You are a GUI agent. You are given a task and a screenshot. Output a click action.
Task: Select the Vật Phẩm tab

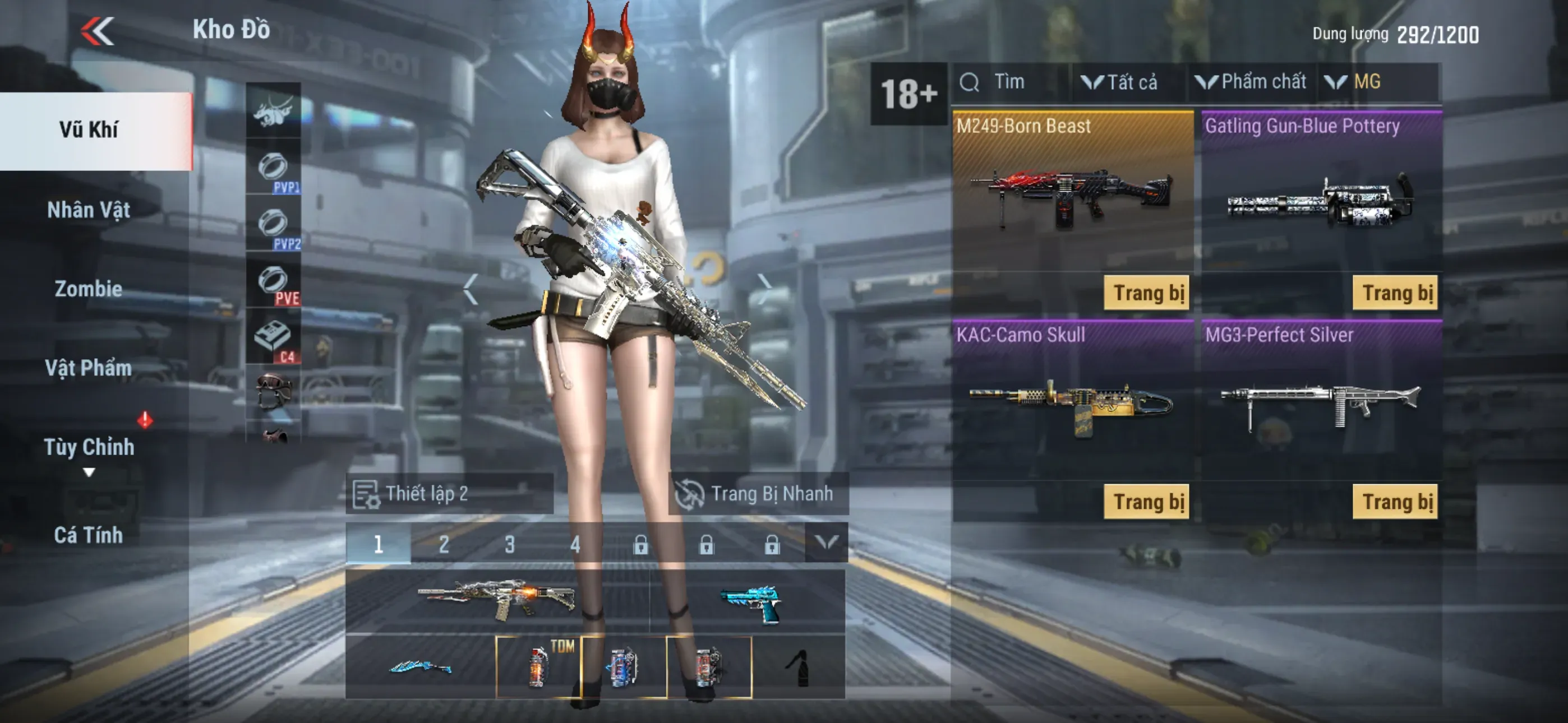coord(89,368)
